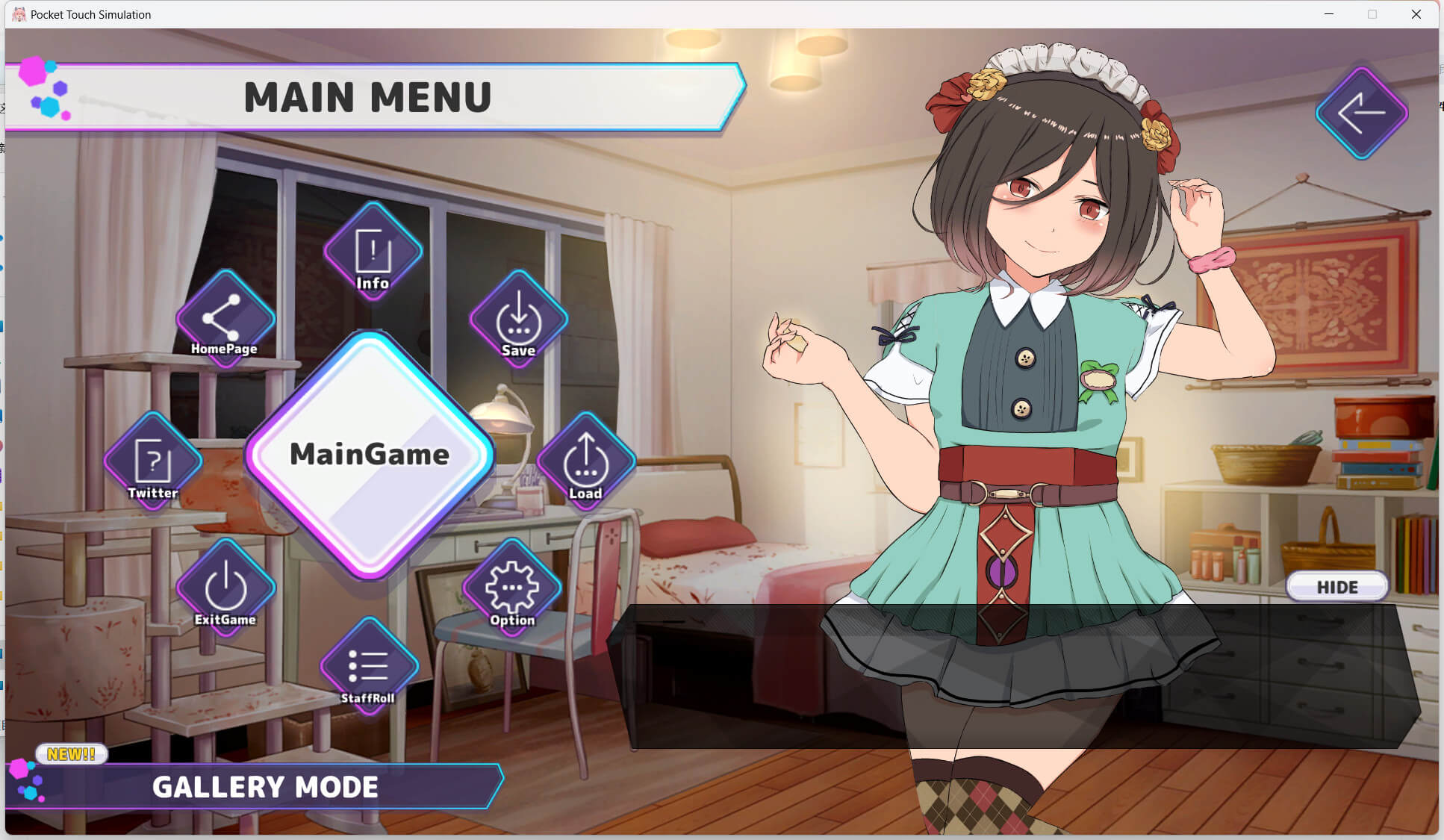The width and height of the screenshot is (1444, 840).
Task: Select the Save option
Action: [518, 320]
